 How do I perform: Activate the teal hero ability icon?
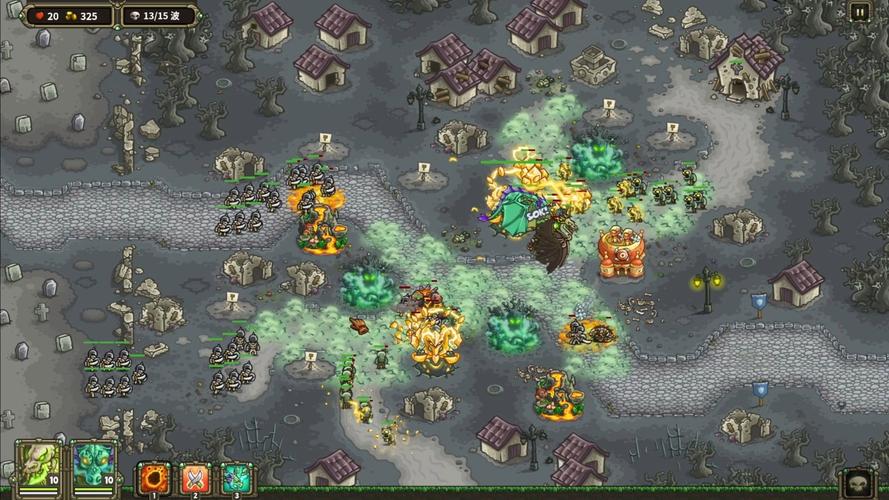coord(238,477)
